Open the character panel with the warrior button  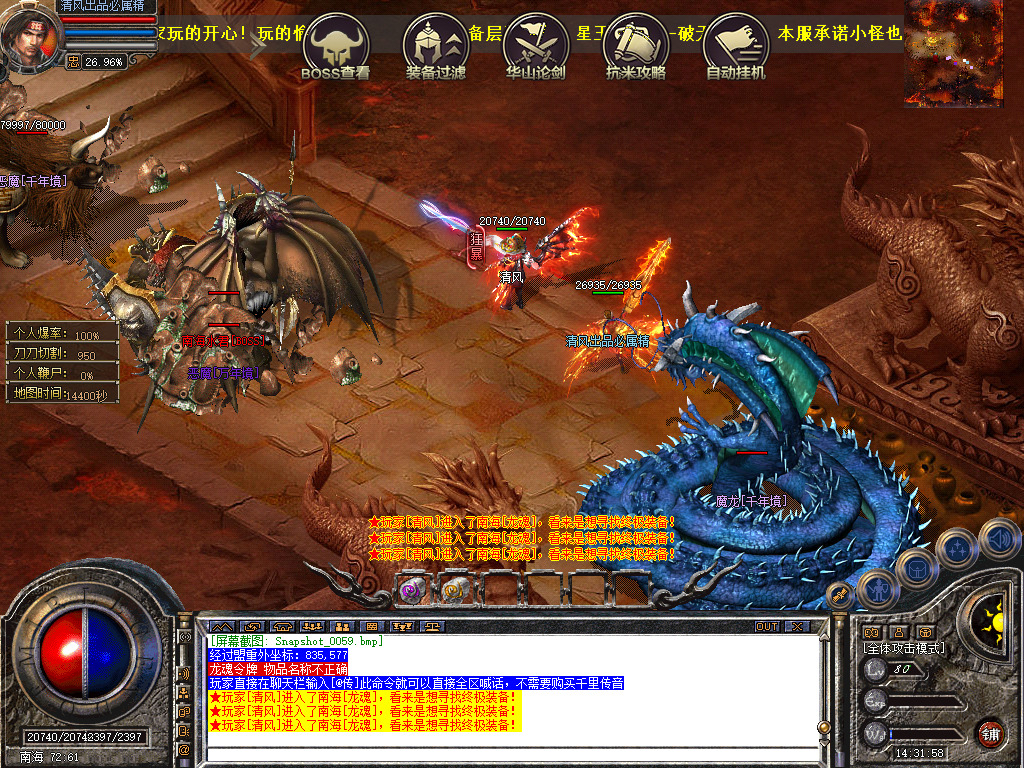coord(876,590)
